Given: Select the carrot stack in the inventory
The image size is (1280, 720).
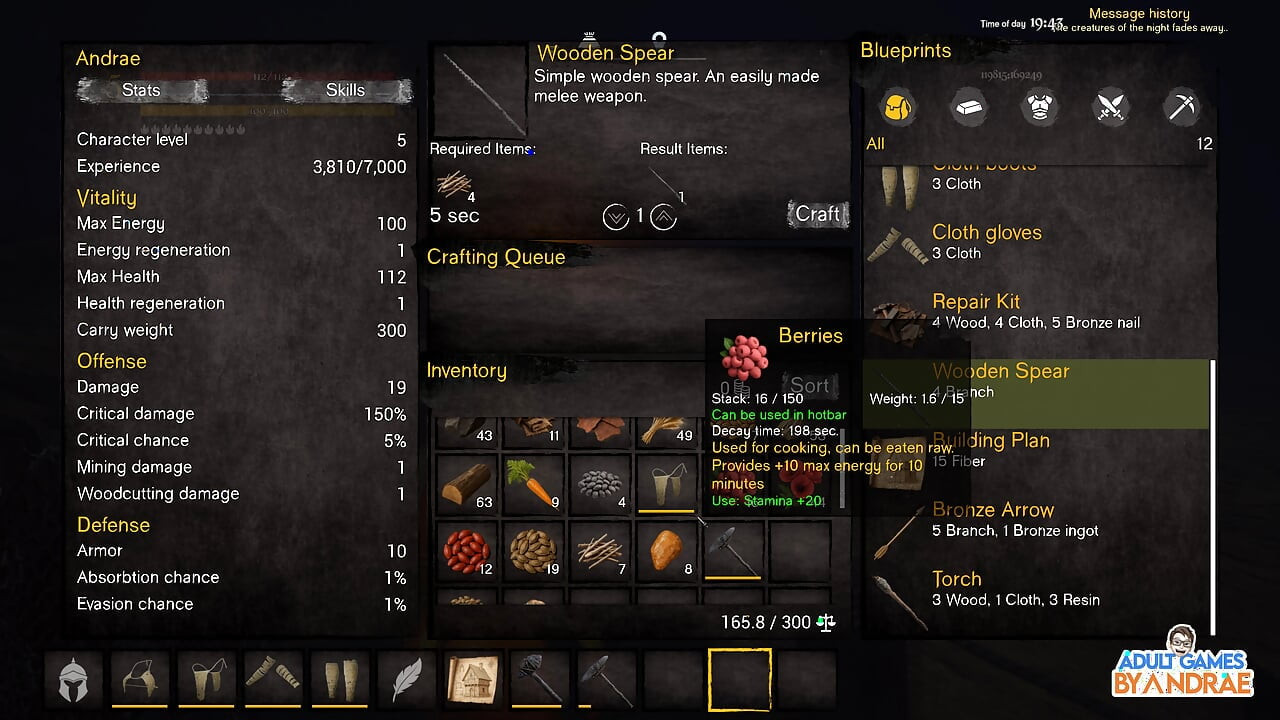Looking at the screenshot, I should [x=533, y=484].
